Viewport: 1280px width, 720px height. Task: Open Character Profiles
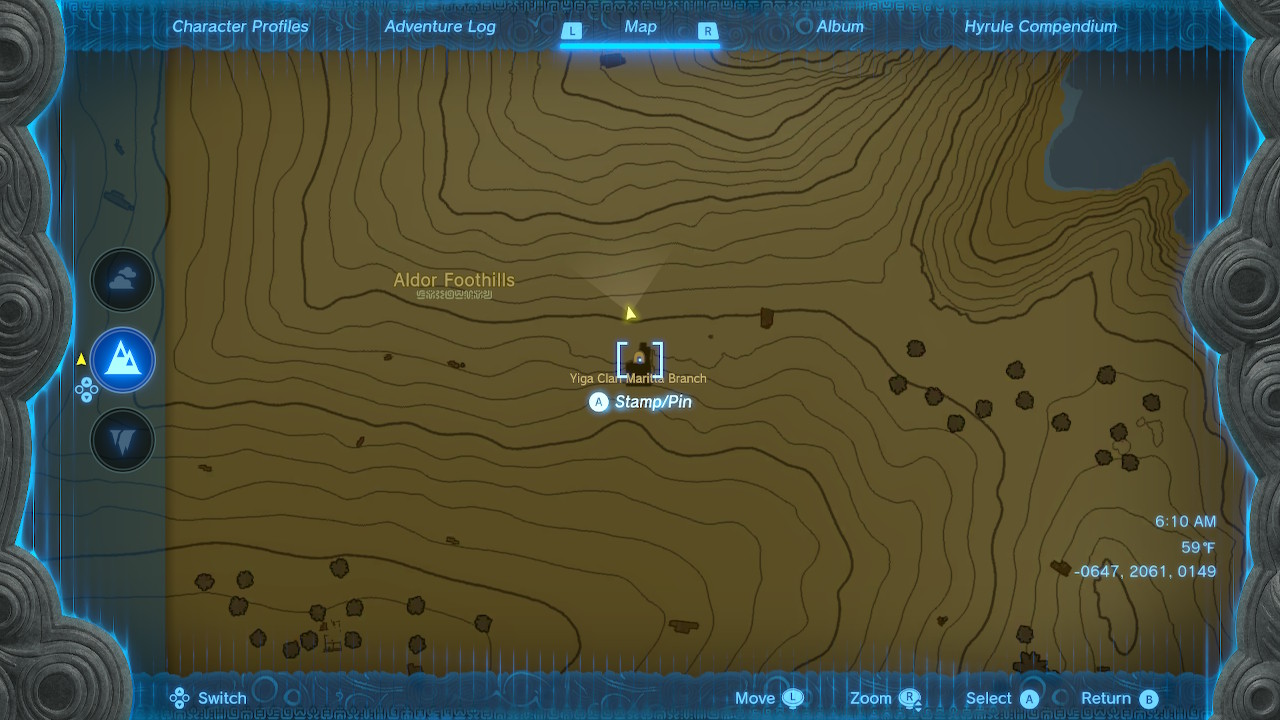[240, 26]
